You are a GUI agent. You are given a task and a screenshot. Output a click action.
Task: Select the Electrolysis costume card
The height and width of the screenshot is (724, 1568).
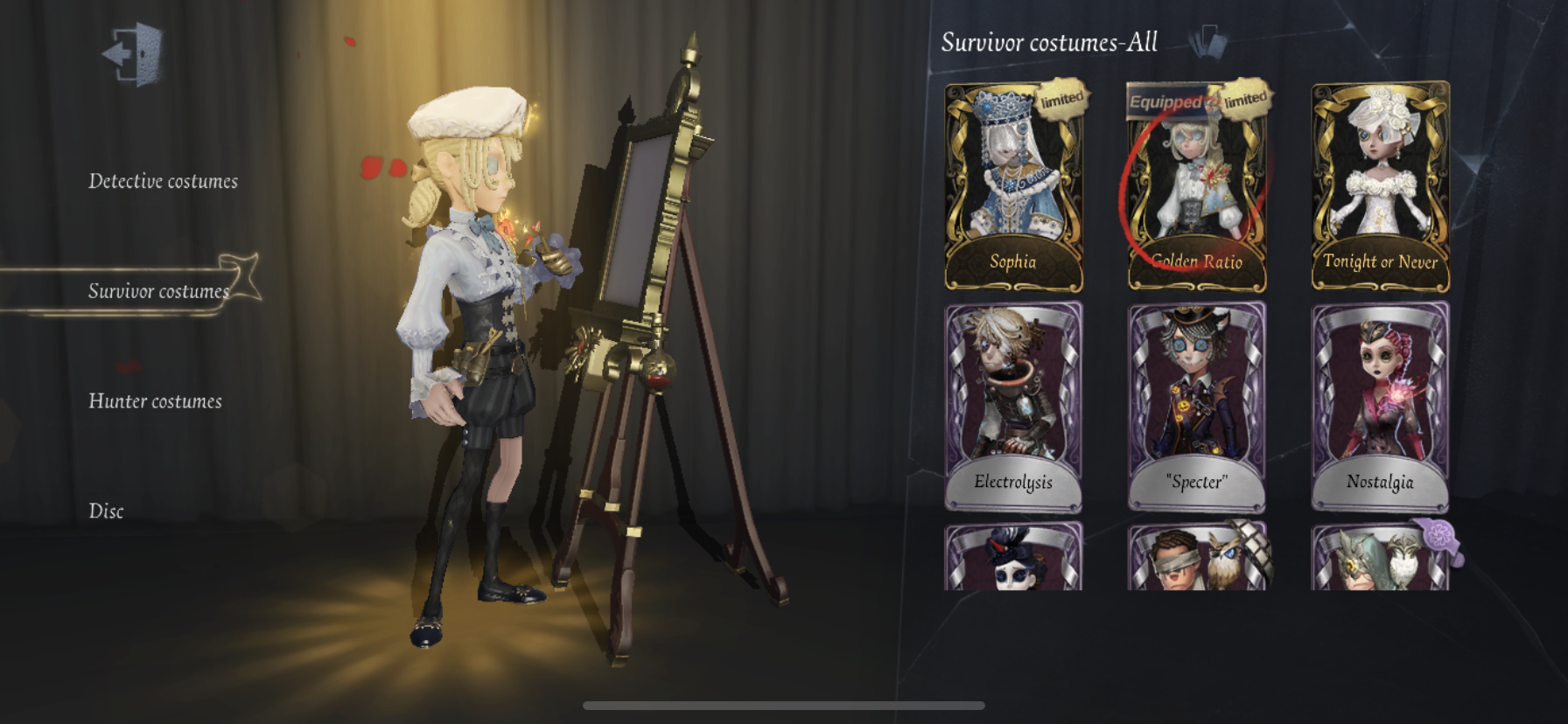tap(1013, 407)
